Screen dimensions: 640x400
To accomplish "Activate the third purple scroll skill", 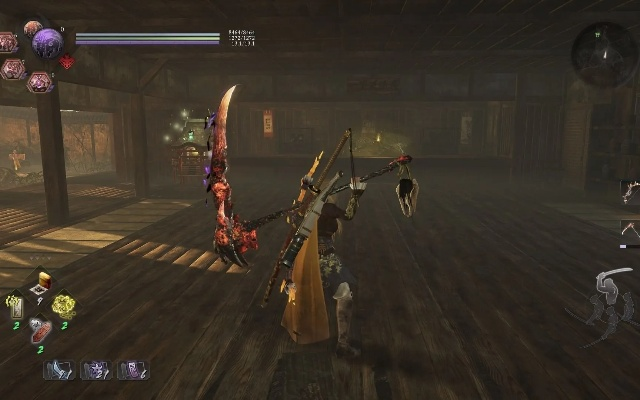I will tap(132, 370).
